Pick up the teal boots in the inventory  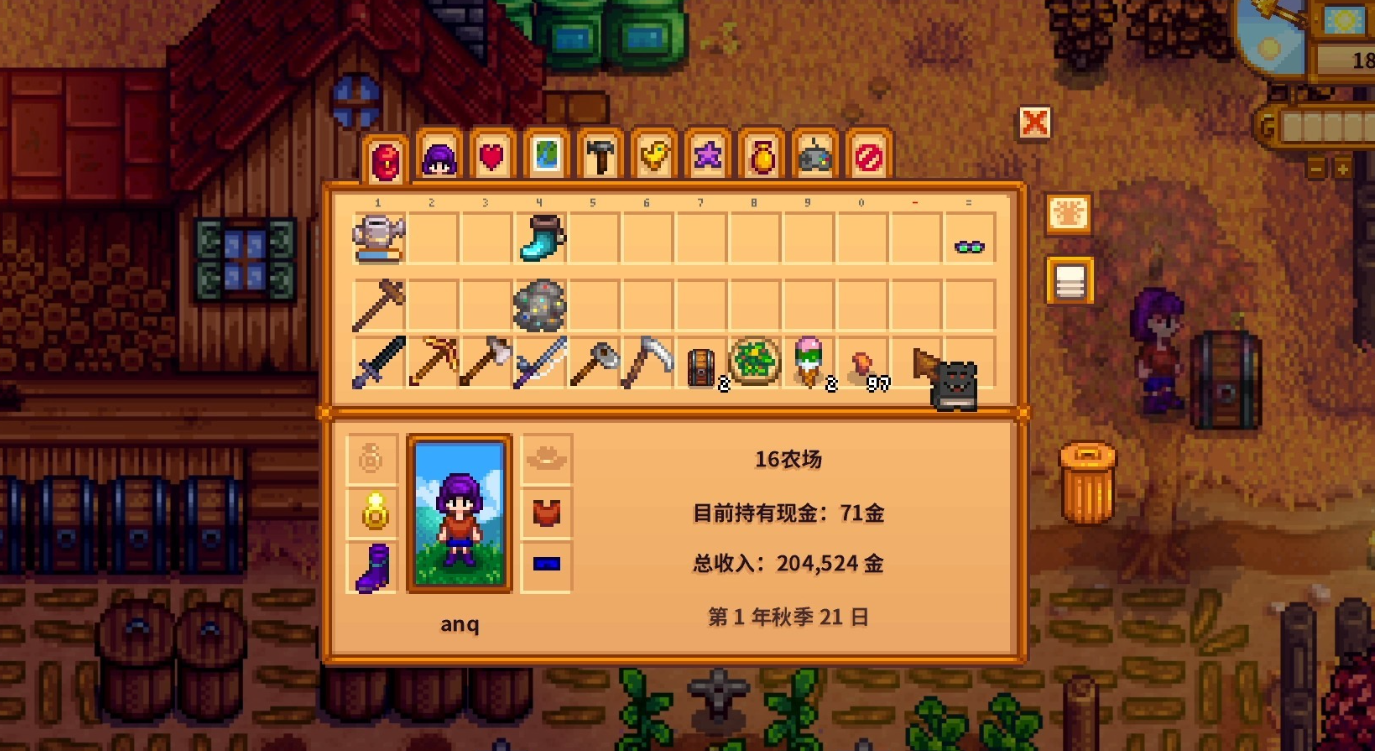540,239
